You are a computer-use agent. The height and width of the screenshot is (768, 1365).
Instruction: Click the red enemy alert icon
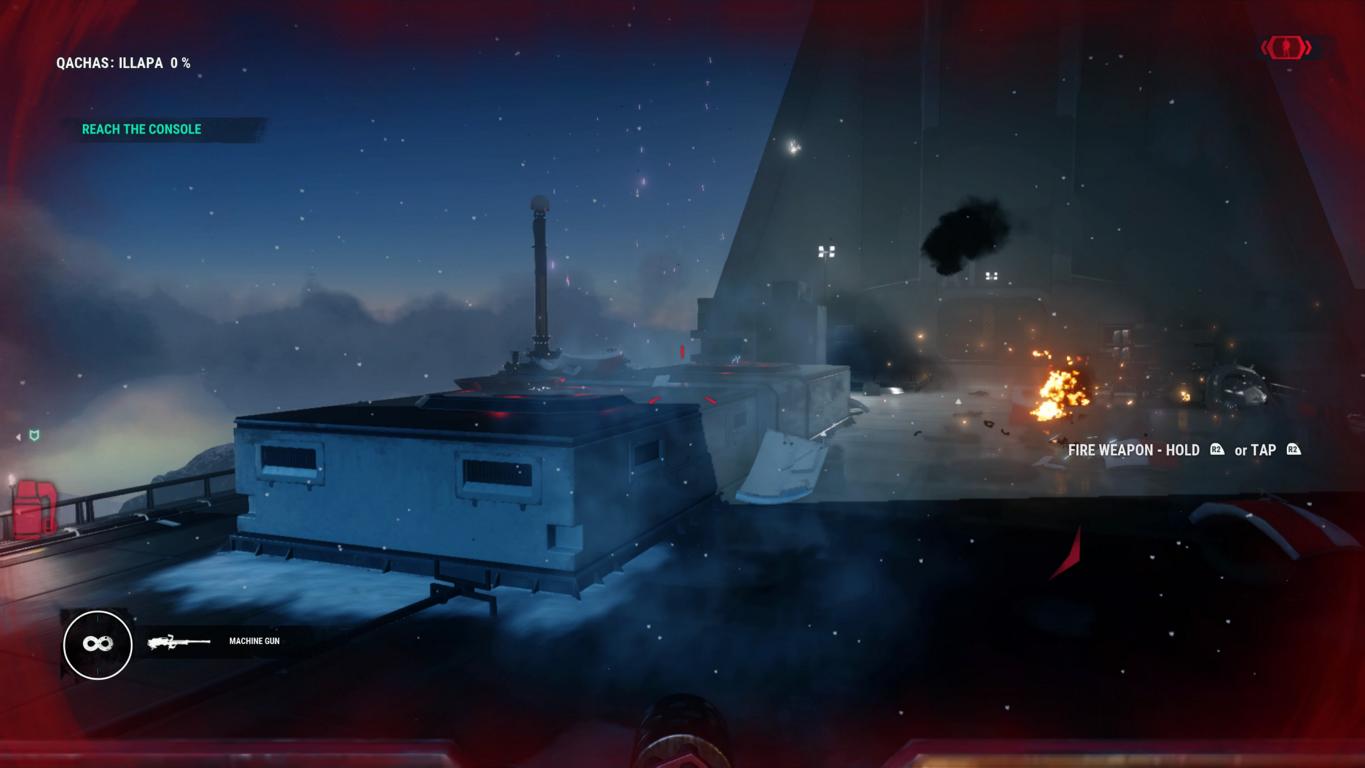point(1286,47)
